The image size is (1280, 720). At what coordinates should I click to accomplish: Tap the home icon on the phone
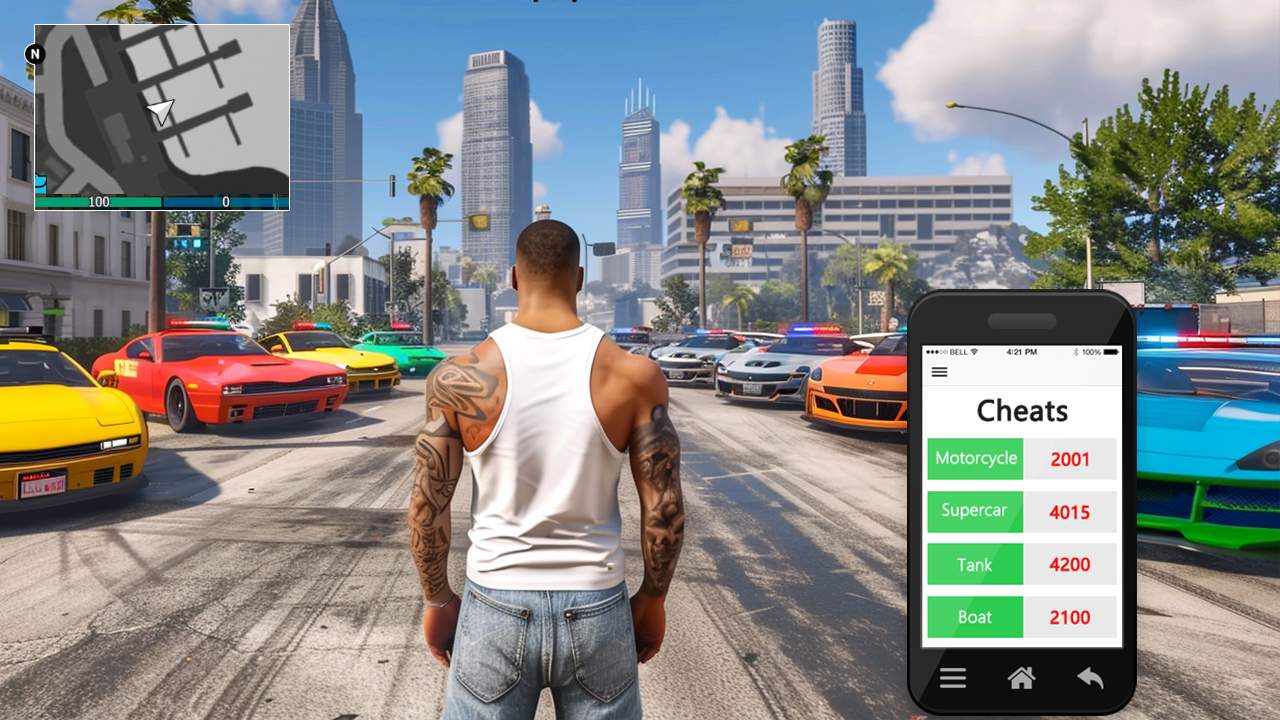(x=1021, y=678)
